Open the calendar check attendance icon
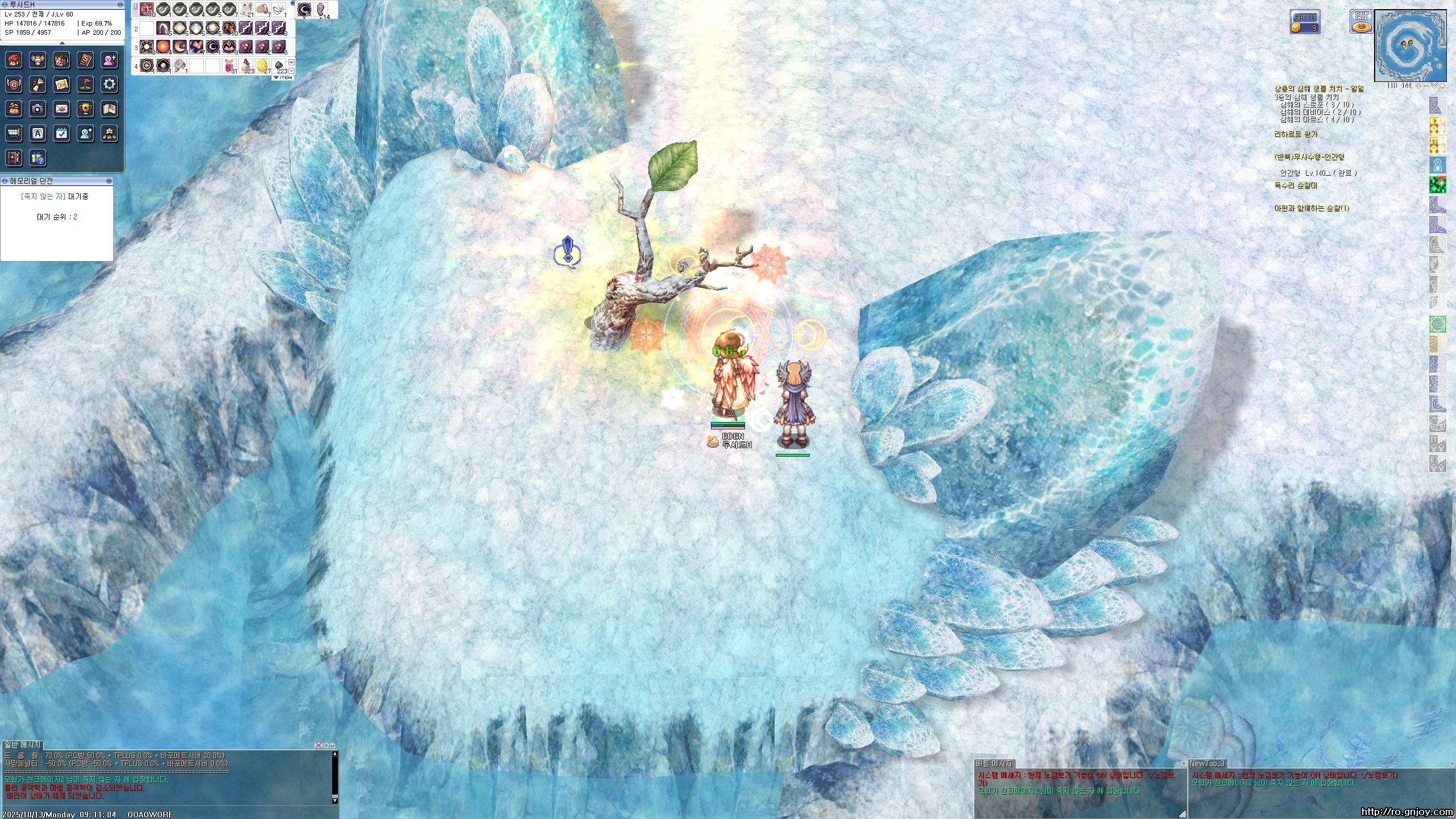Image resolution: width=1456 pixels, height=819 pixels. click(61, 134)
